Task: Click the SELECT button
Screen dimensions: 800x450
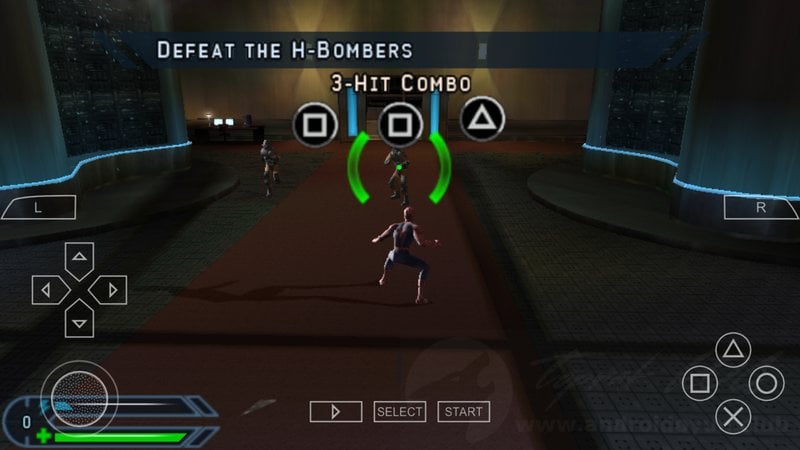Action: click(x=400, y=411)
